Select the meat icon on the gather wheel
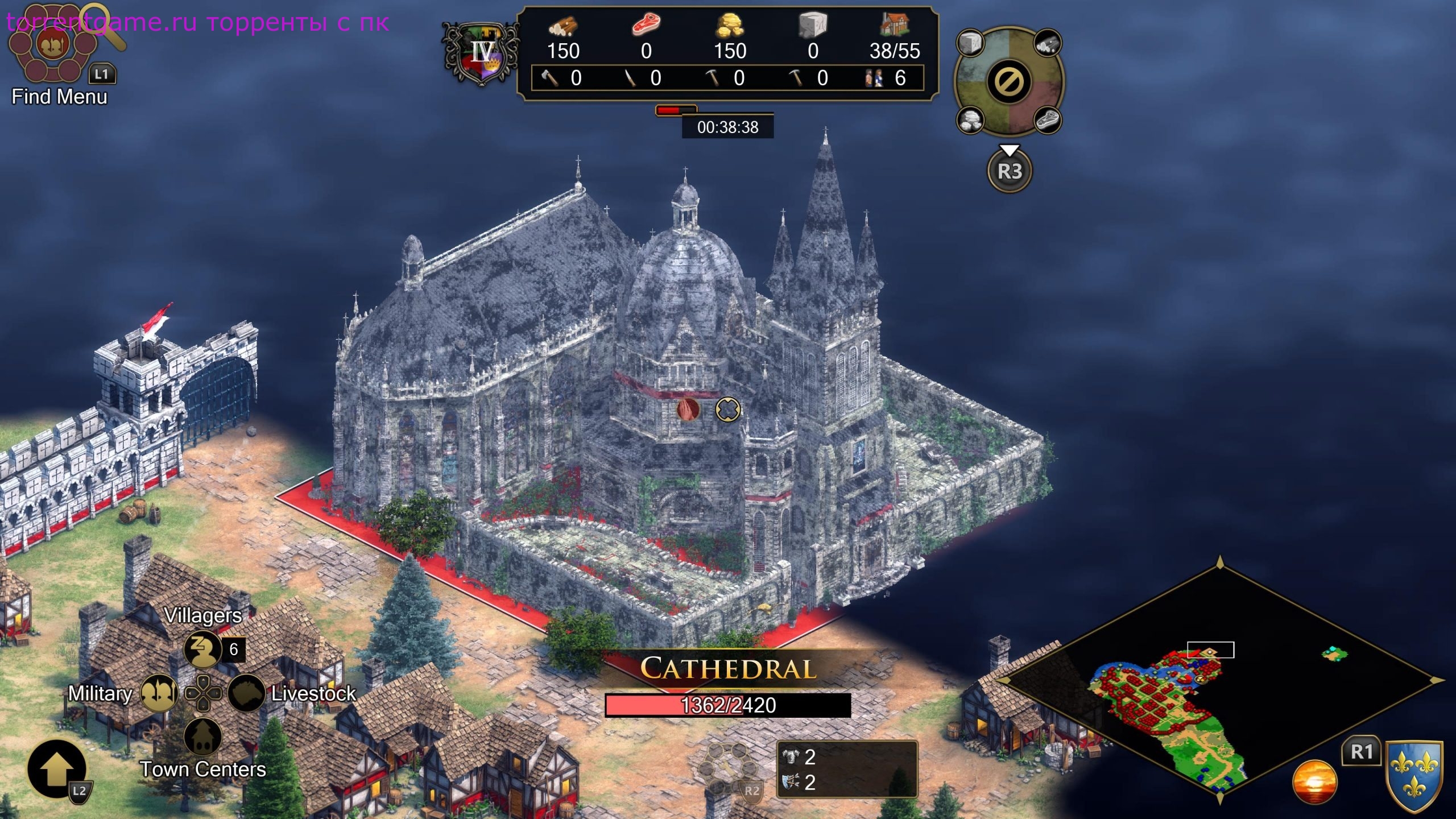 (1046, 120)
